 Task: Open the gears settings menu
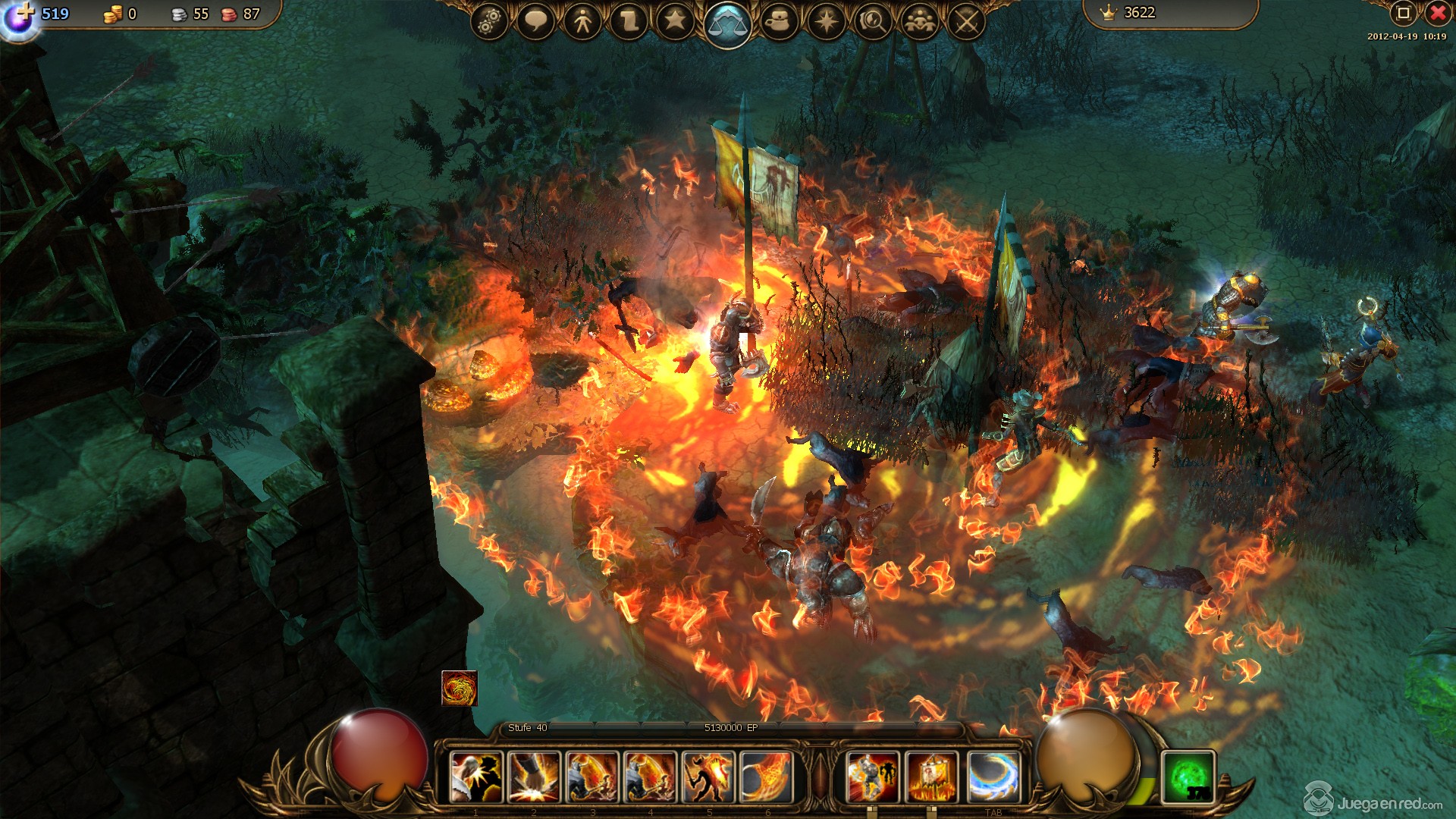[x=490, y=22]
